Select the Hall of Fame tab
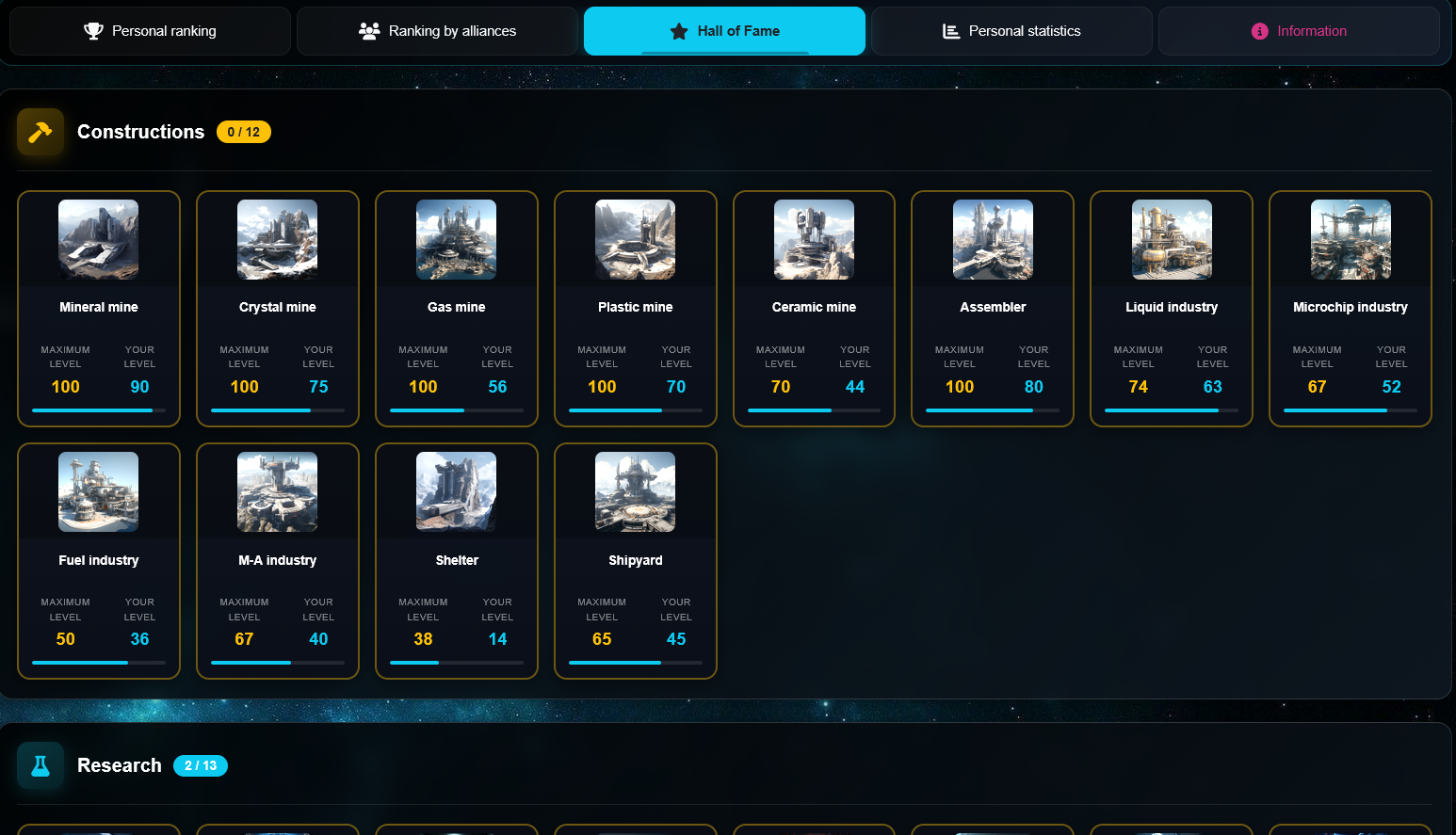 pos(724,30)
